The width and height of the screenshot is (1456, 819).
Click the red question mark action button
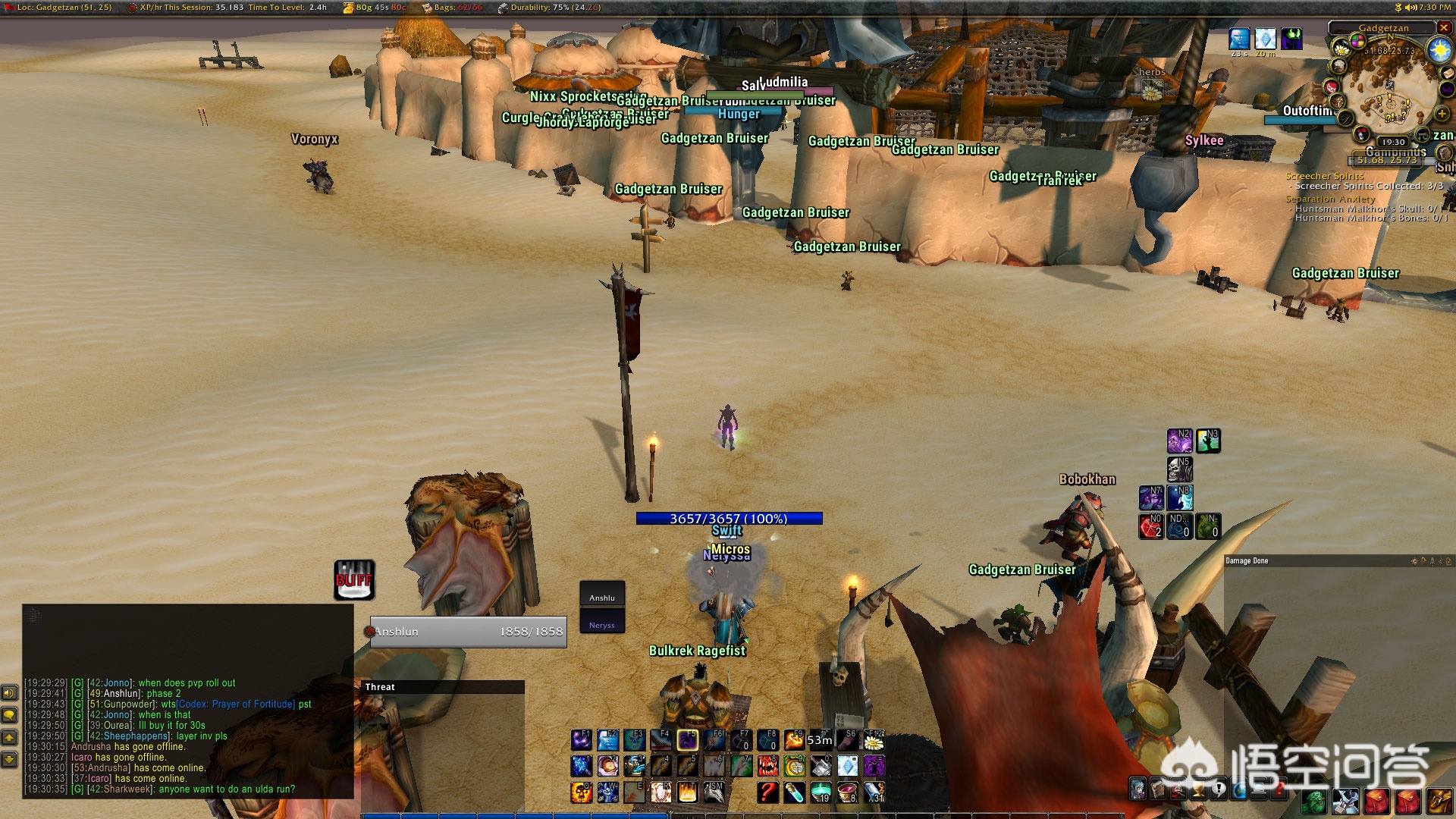pos(768,792)
